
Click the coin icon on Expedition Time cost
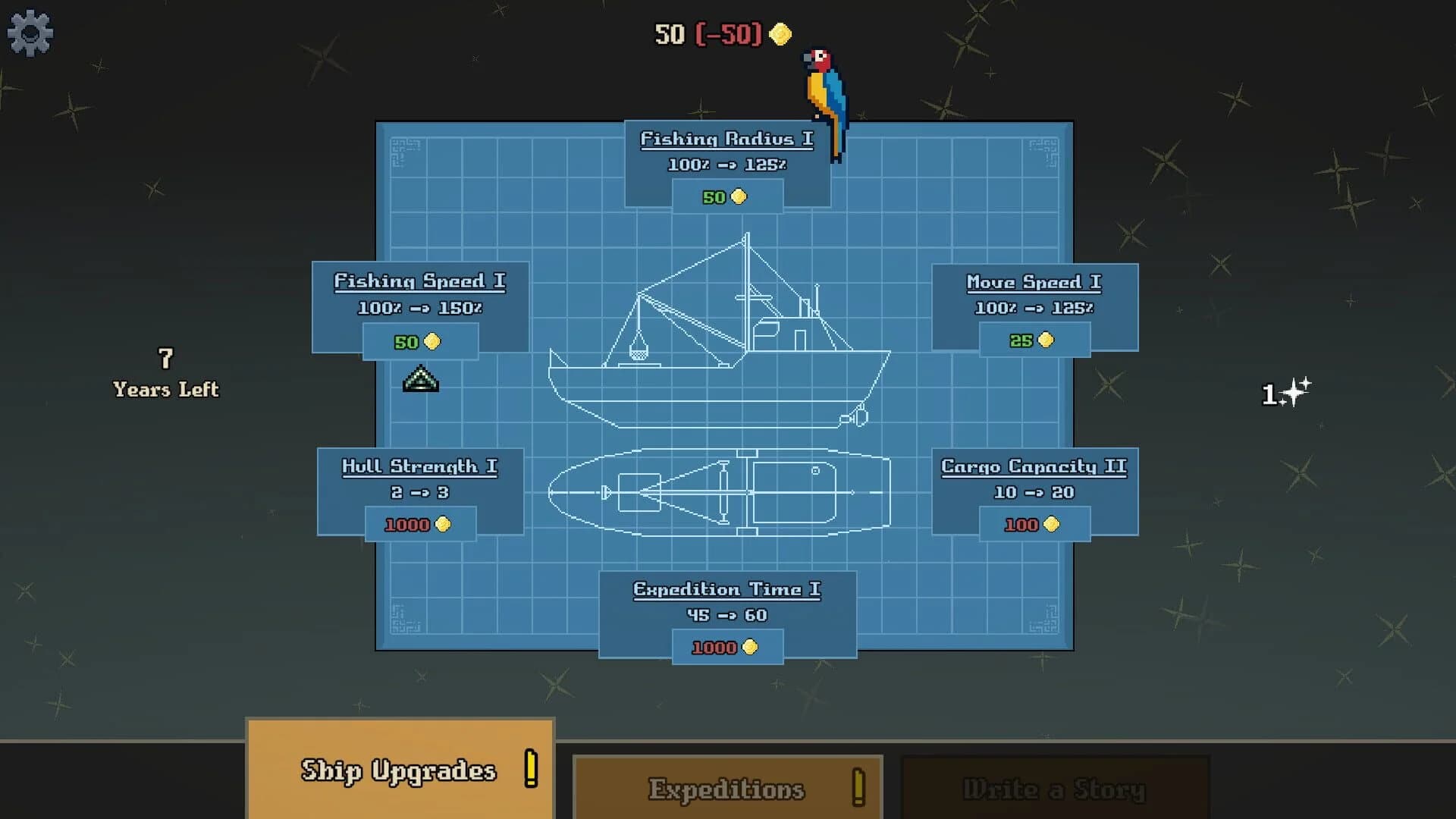coord(749,647)
